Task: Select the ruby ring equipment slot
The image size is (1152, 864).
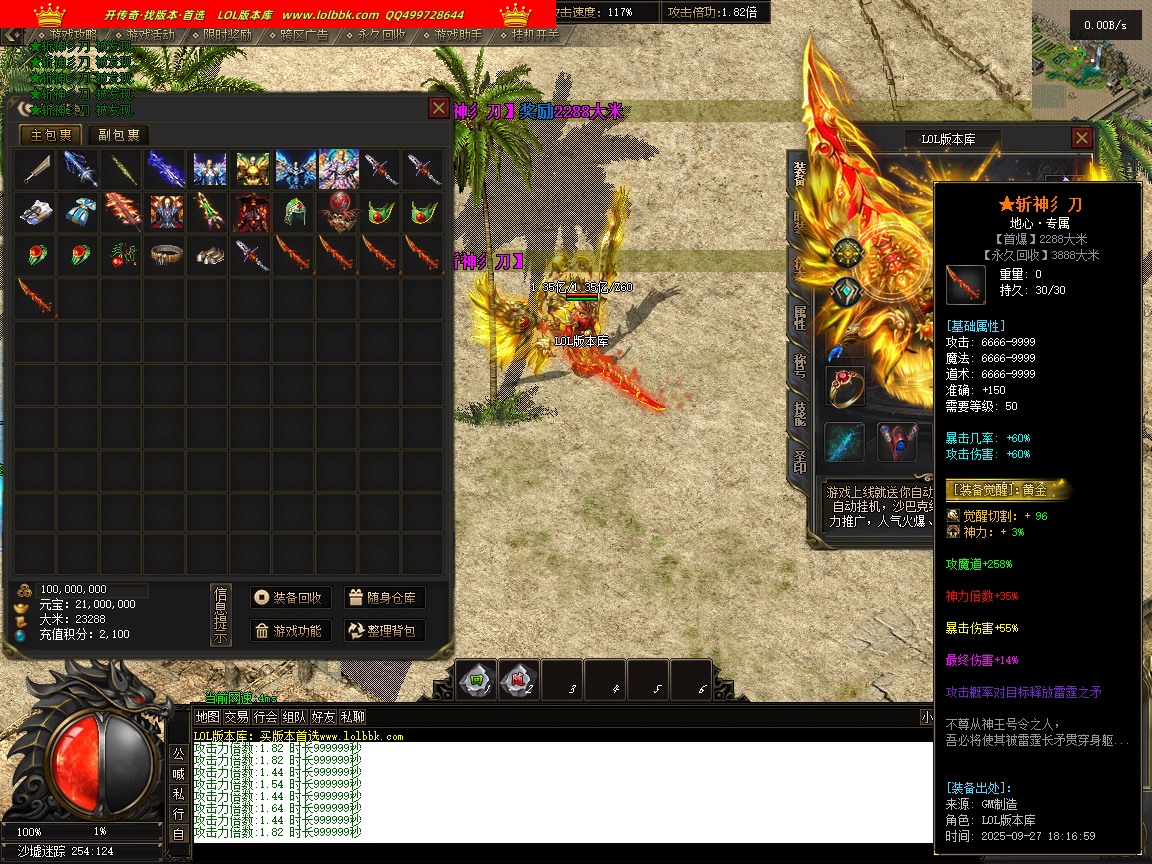Action: coord(845,386)
